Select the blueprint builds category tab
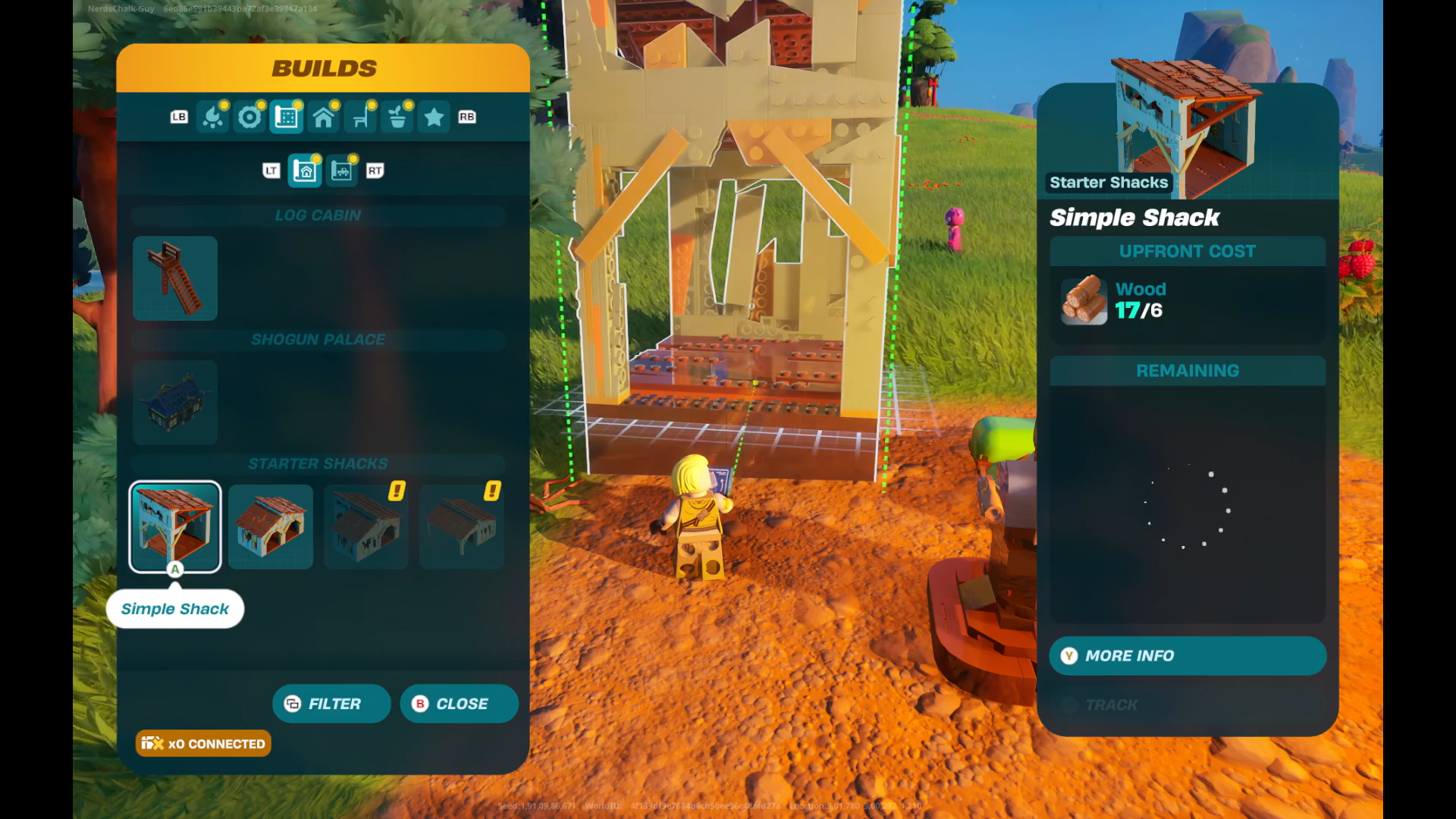1456x819 pixels. [287, 118]
